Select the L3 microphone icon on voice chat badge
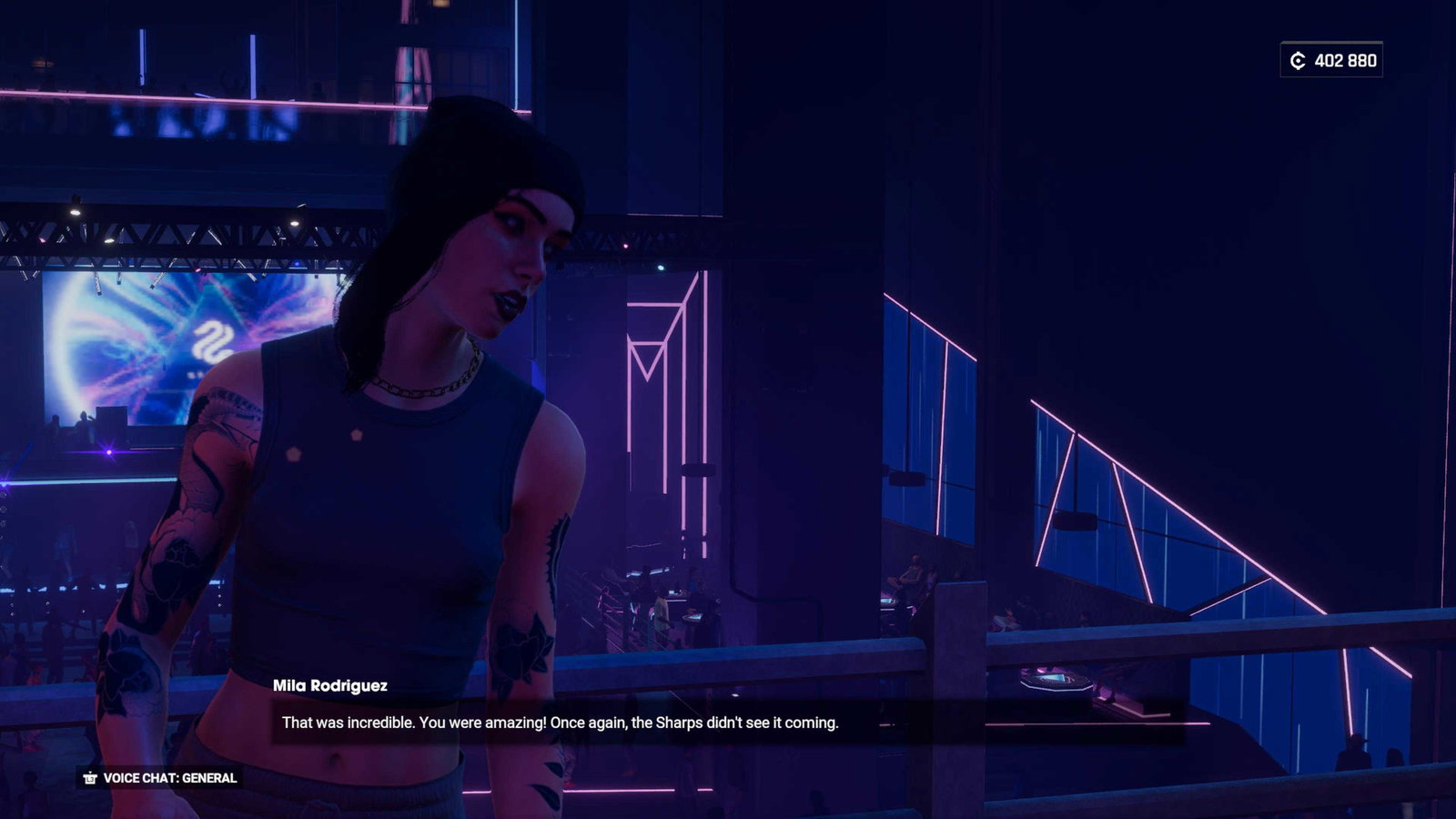The height and width of the screenshot is (819, 1456). pyautogui.click(x=88, y=778)
